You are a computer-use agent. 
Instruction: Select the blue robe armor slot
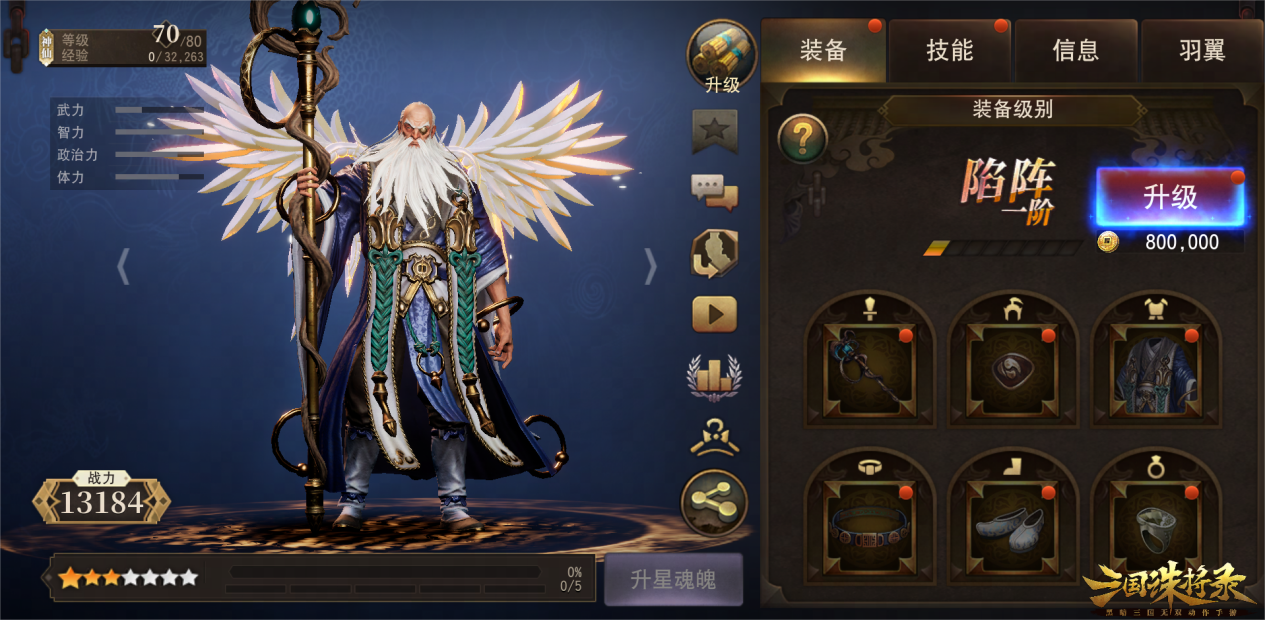pos(1155,369)
